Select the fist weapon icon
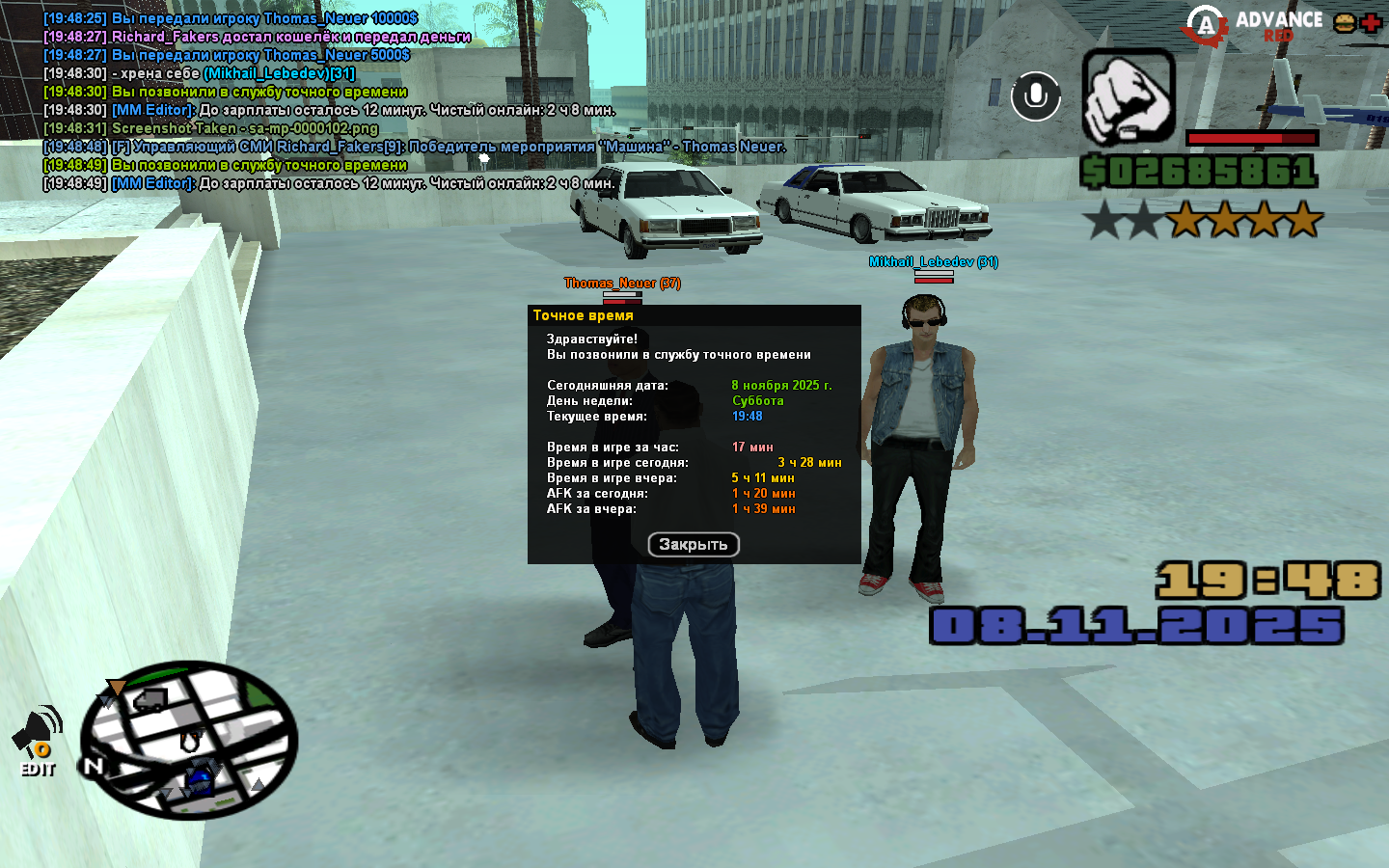This screenshot has width=1389, height=868. point(1129,96)
